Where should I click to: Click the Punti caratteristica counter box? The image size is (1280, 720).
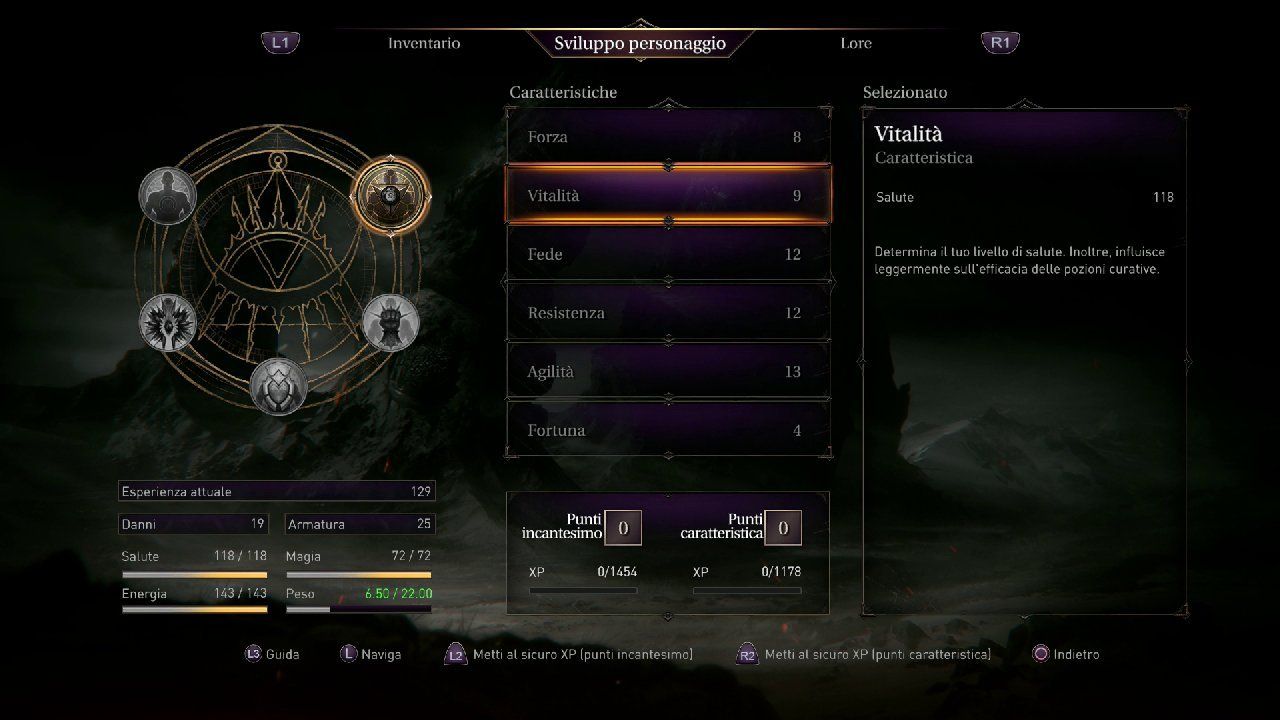tap(783, 528)
